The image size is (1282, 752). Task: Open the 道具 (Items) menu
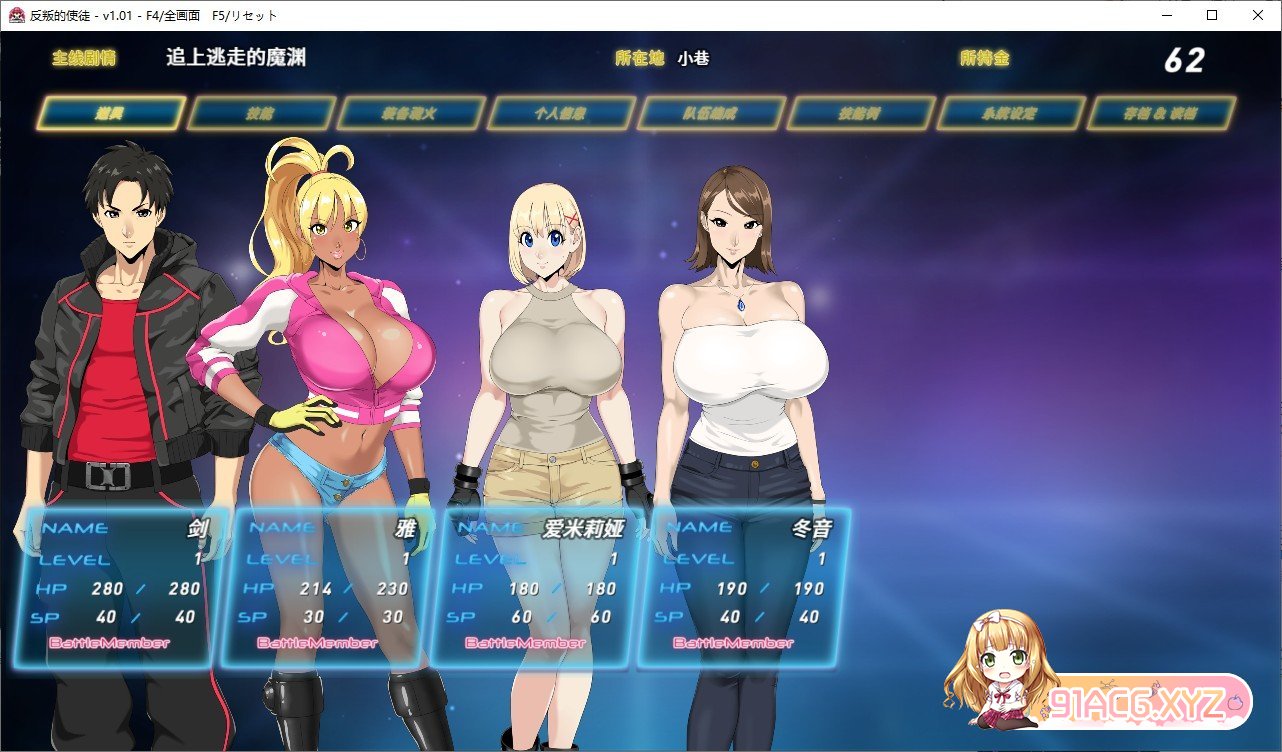tap(111, 113)
